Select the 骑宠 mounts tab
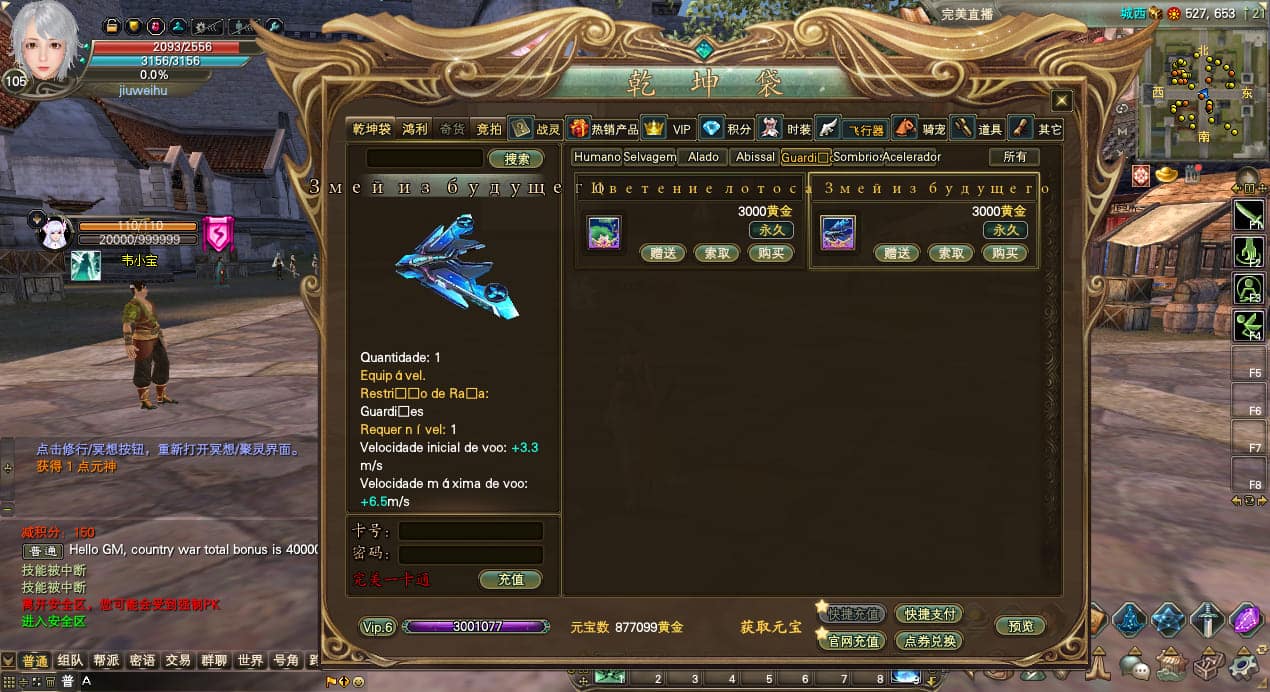Image resolution: width=1270 pixels, height=692 pixels. pos(921,129)
